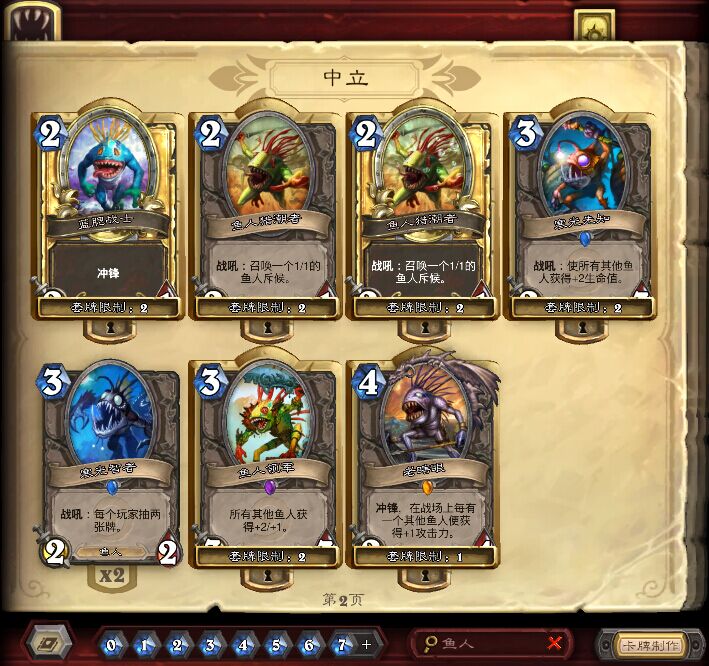
Task: Select the Old Murk-Eye legendary card
Action: [424, 460]
